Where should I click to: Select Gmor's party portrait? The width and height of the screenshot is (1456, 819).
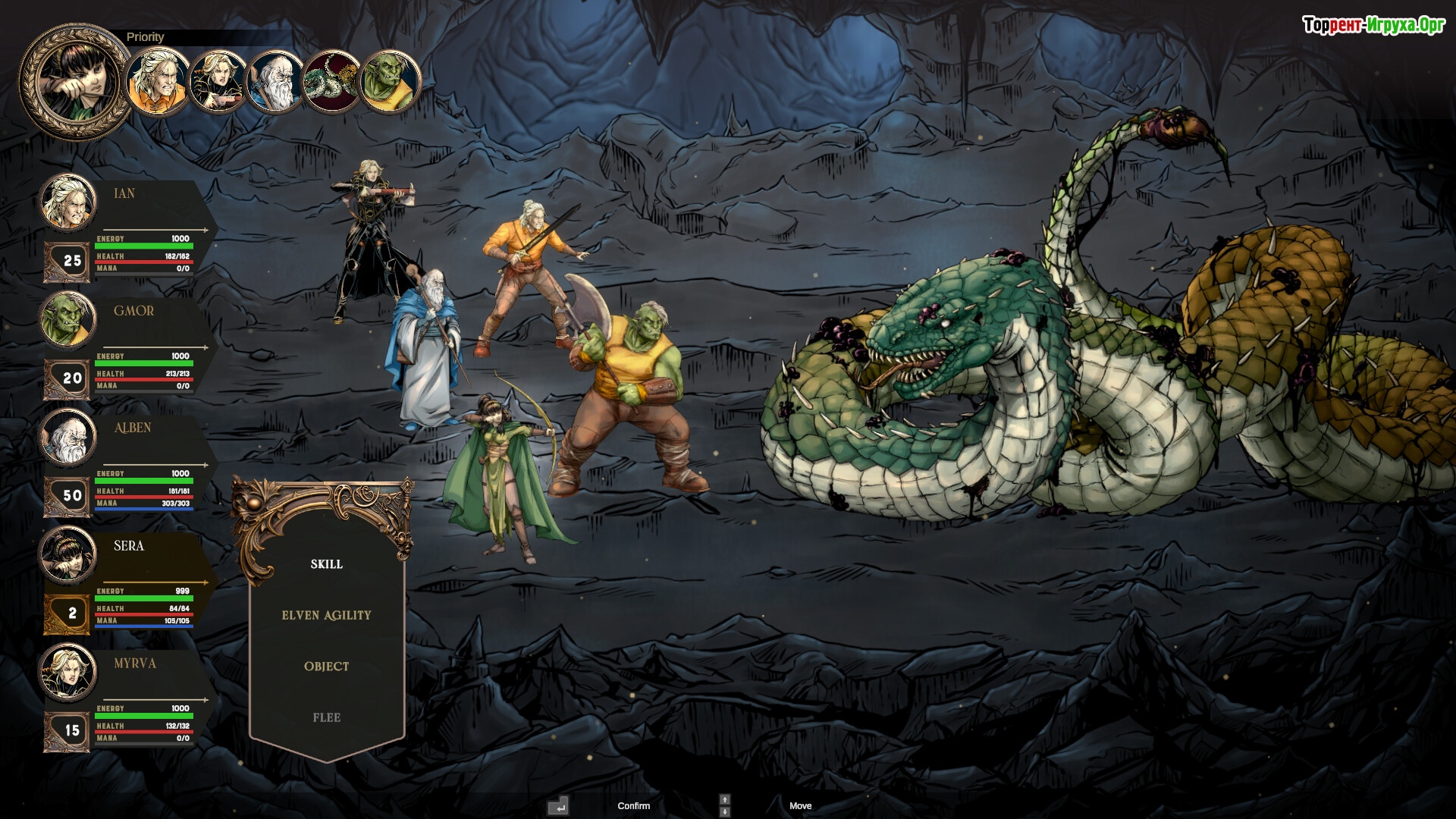pos(68,319)
